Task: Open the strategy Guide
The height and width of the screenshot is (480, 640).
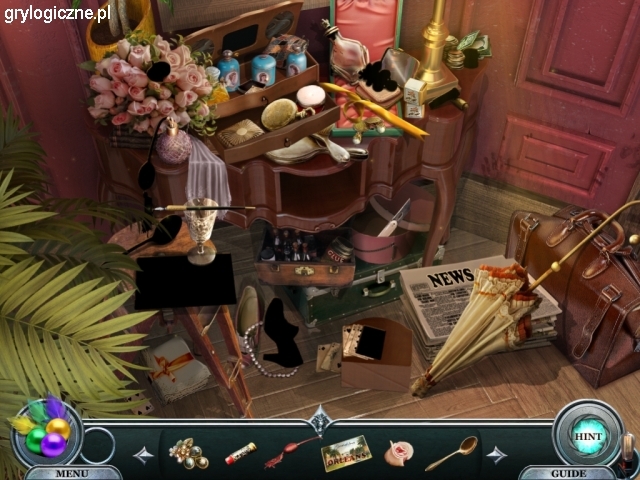Action: (567, 473)
